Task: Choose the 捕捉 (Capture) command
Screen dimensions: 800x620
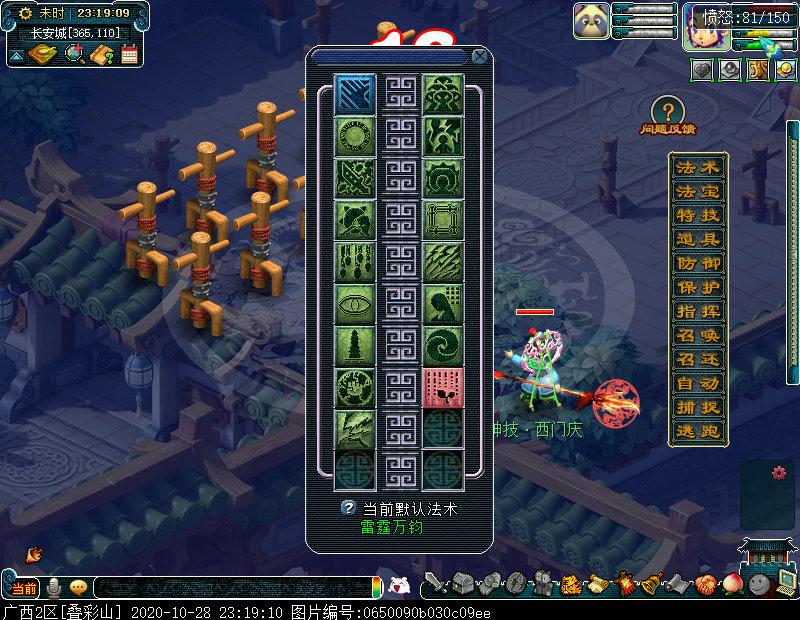Action: tap(697, 408)
